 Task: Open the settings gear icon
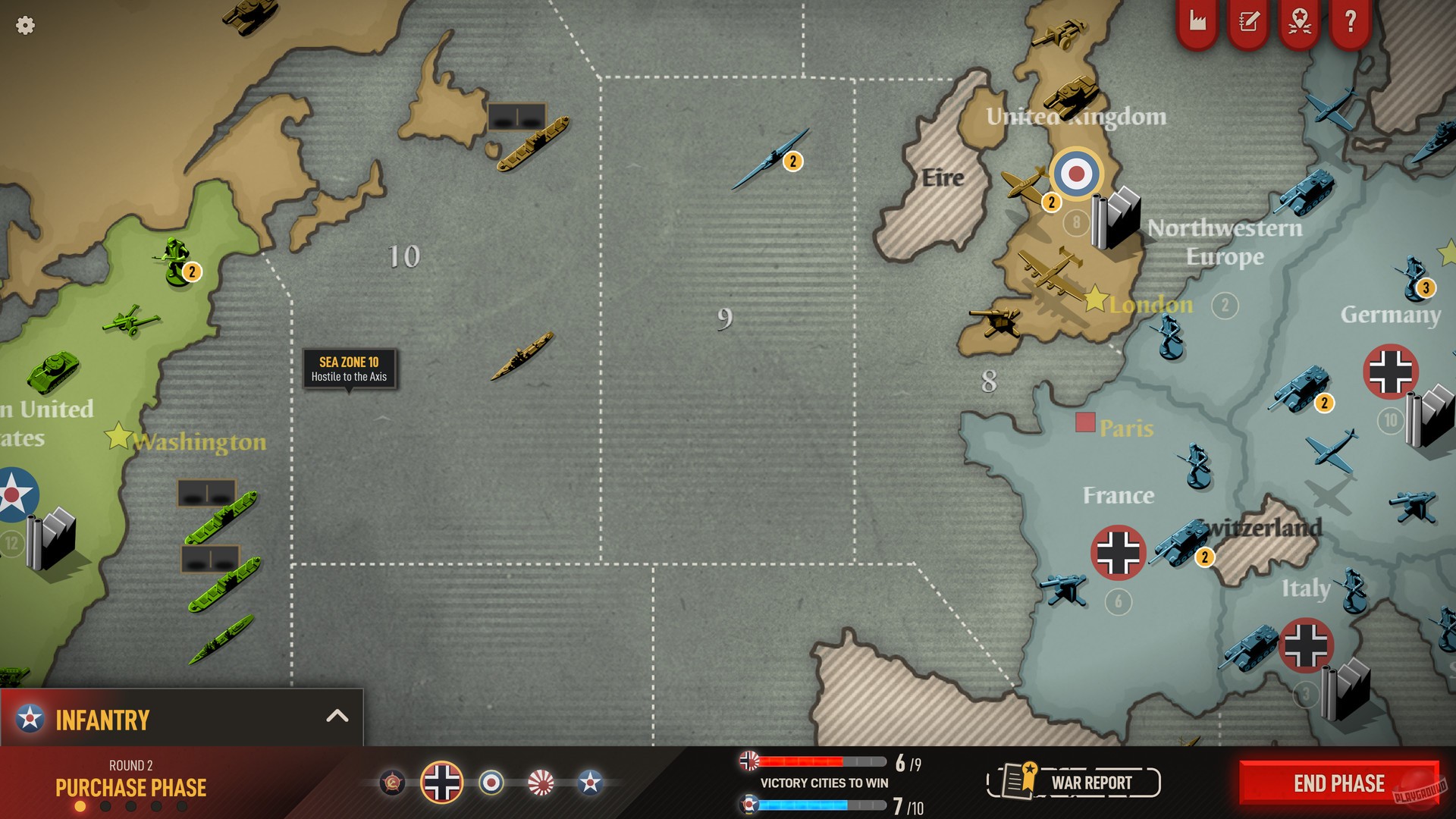(x=25, y=25)
